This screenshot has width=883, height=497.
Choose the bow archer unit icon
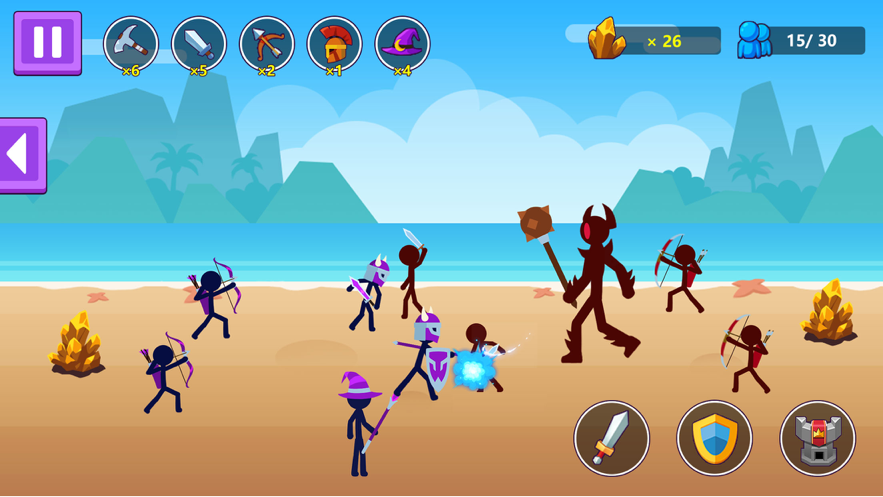267,44
